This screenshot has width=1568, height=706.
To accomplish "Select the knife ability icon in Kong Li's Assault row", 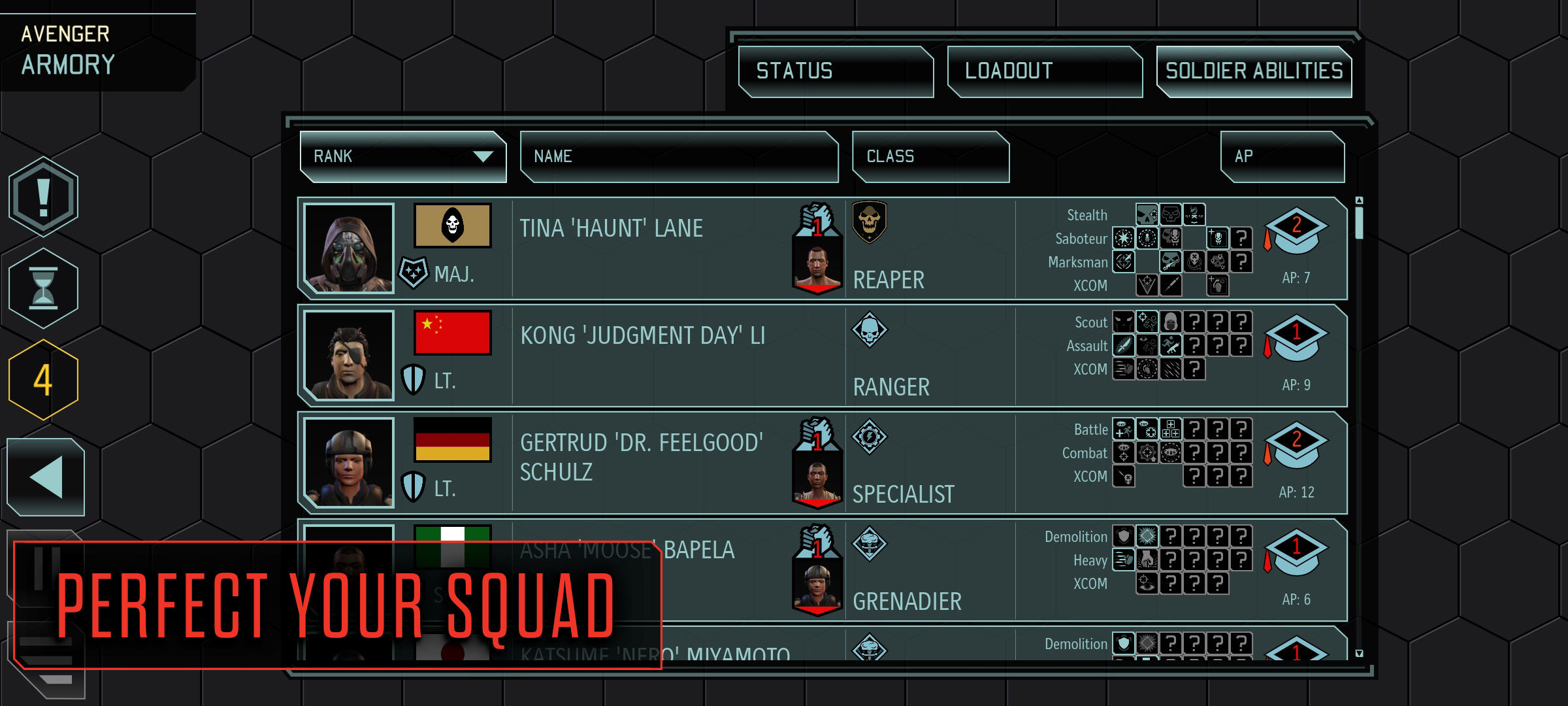I will point(1124,346).
